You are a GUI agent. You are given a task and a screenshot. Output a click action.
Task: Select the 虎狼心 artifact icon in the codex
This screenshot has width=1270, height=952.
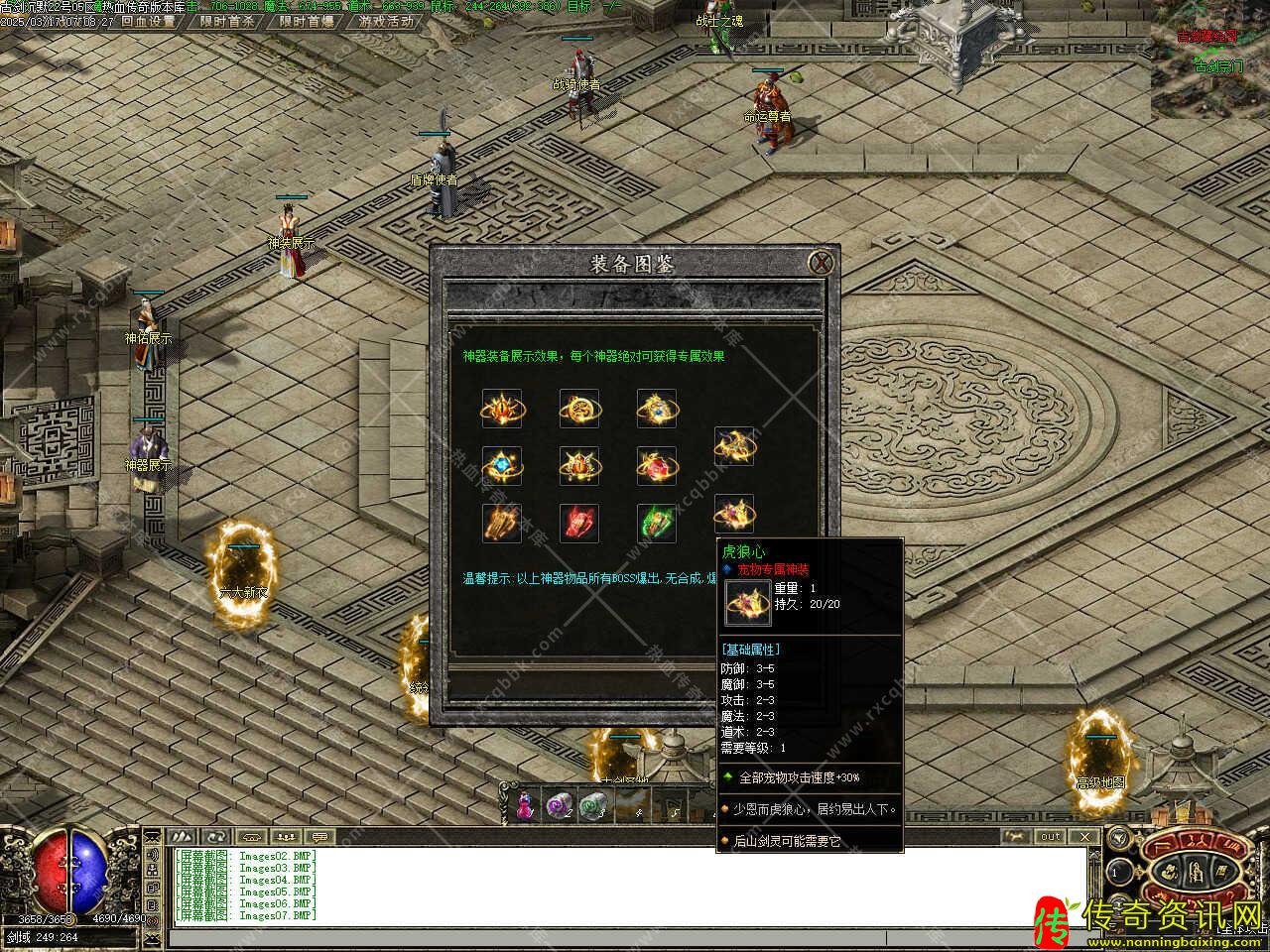(x=734, y=513)
